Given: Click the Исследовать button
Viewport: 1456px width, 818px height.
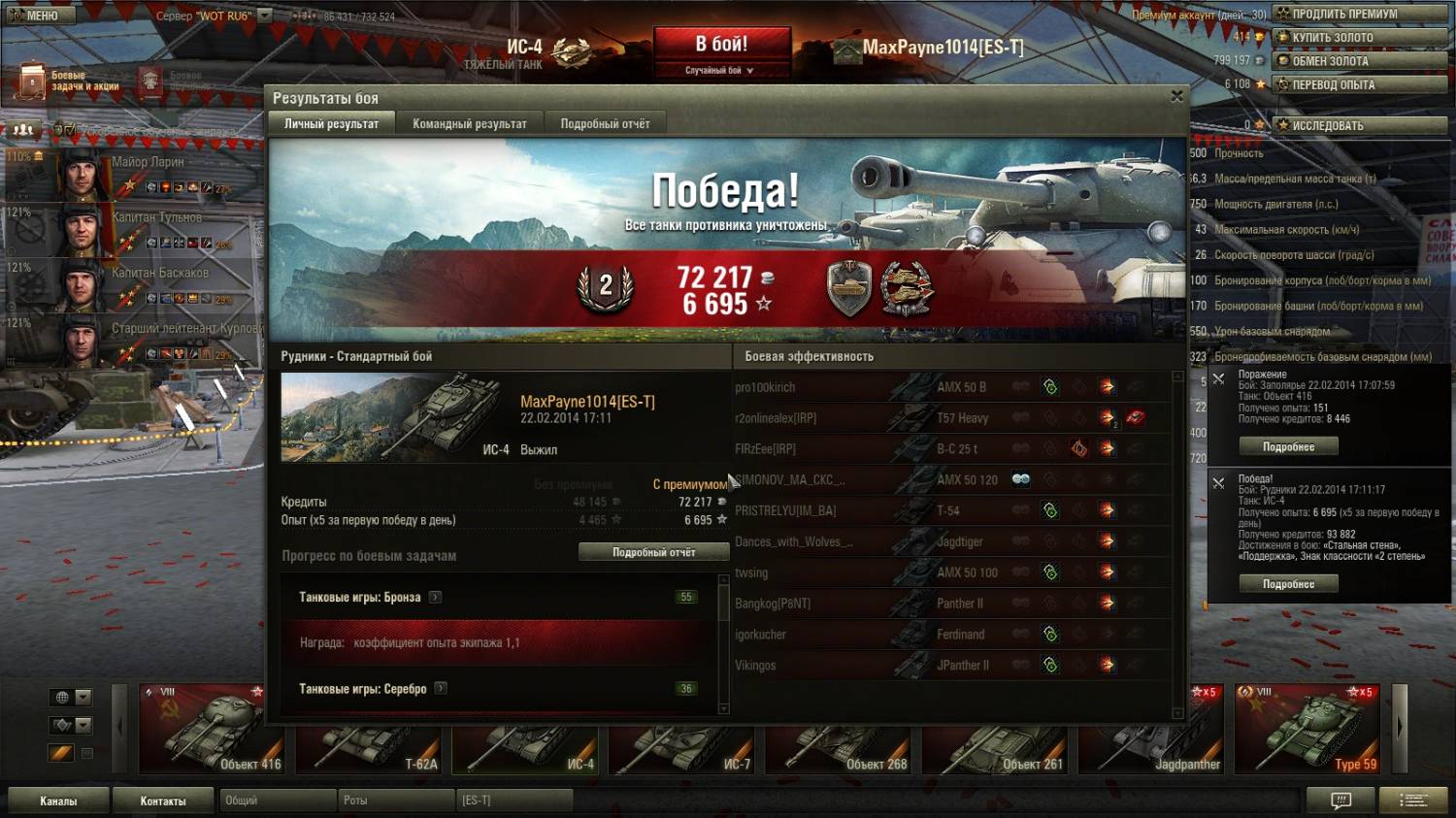Looking at the screenshot, I should (1361, 125).
